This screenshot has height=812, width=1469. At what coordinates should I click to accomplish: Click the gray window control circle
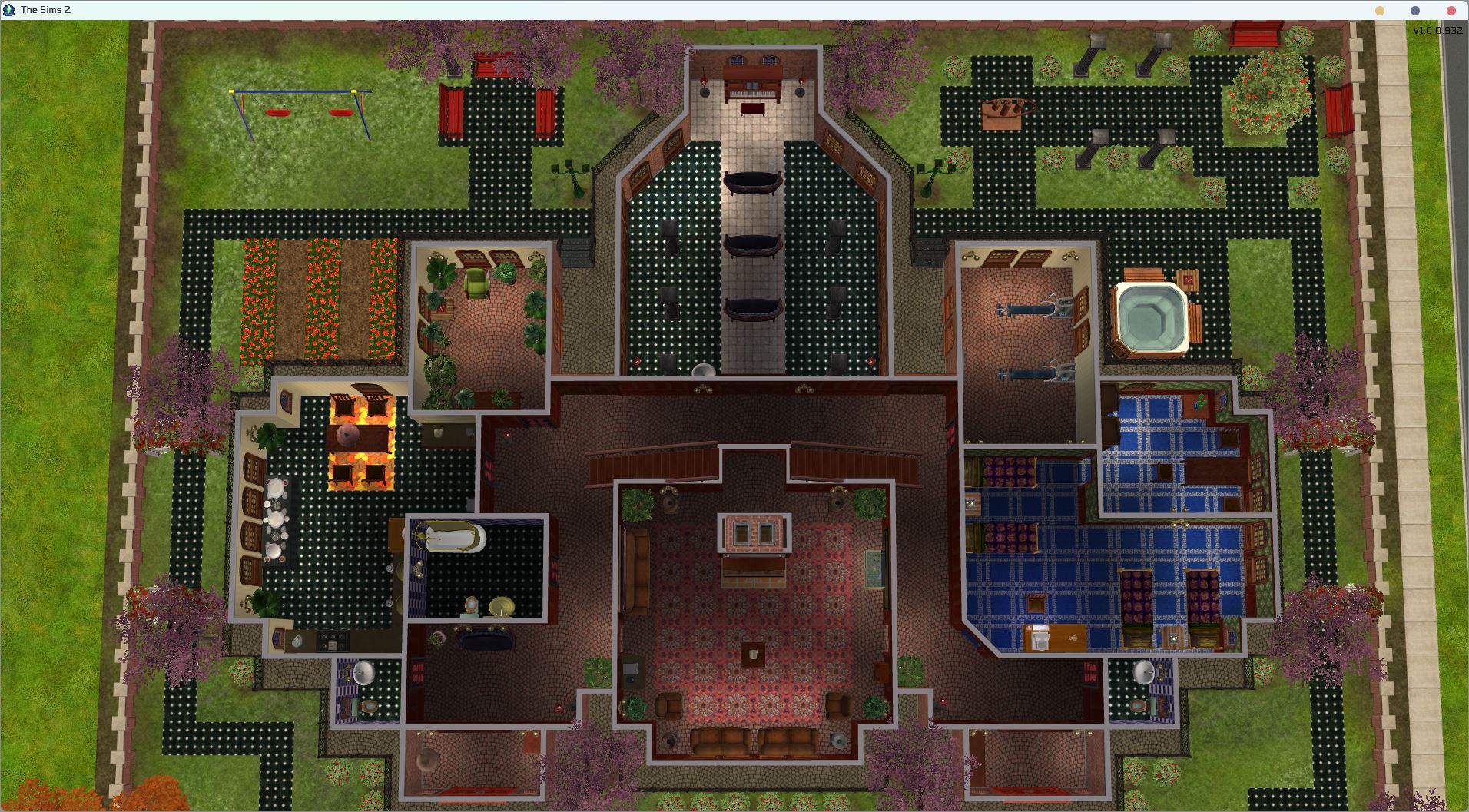click(1416, 11)
